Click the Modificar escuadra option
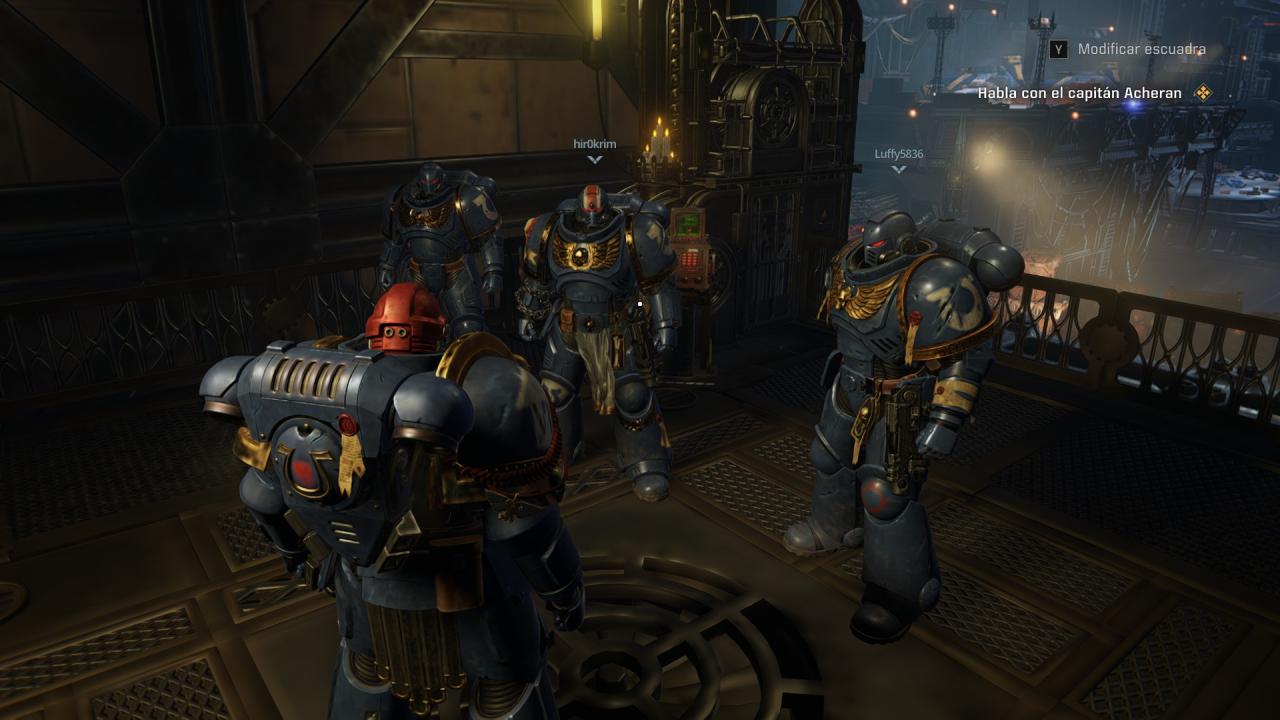This screenshot has height=720, width=1280. pyautogui.click(x=1141, y=49)
